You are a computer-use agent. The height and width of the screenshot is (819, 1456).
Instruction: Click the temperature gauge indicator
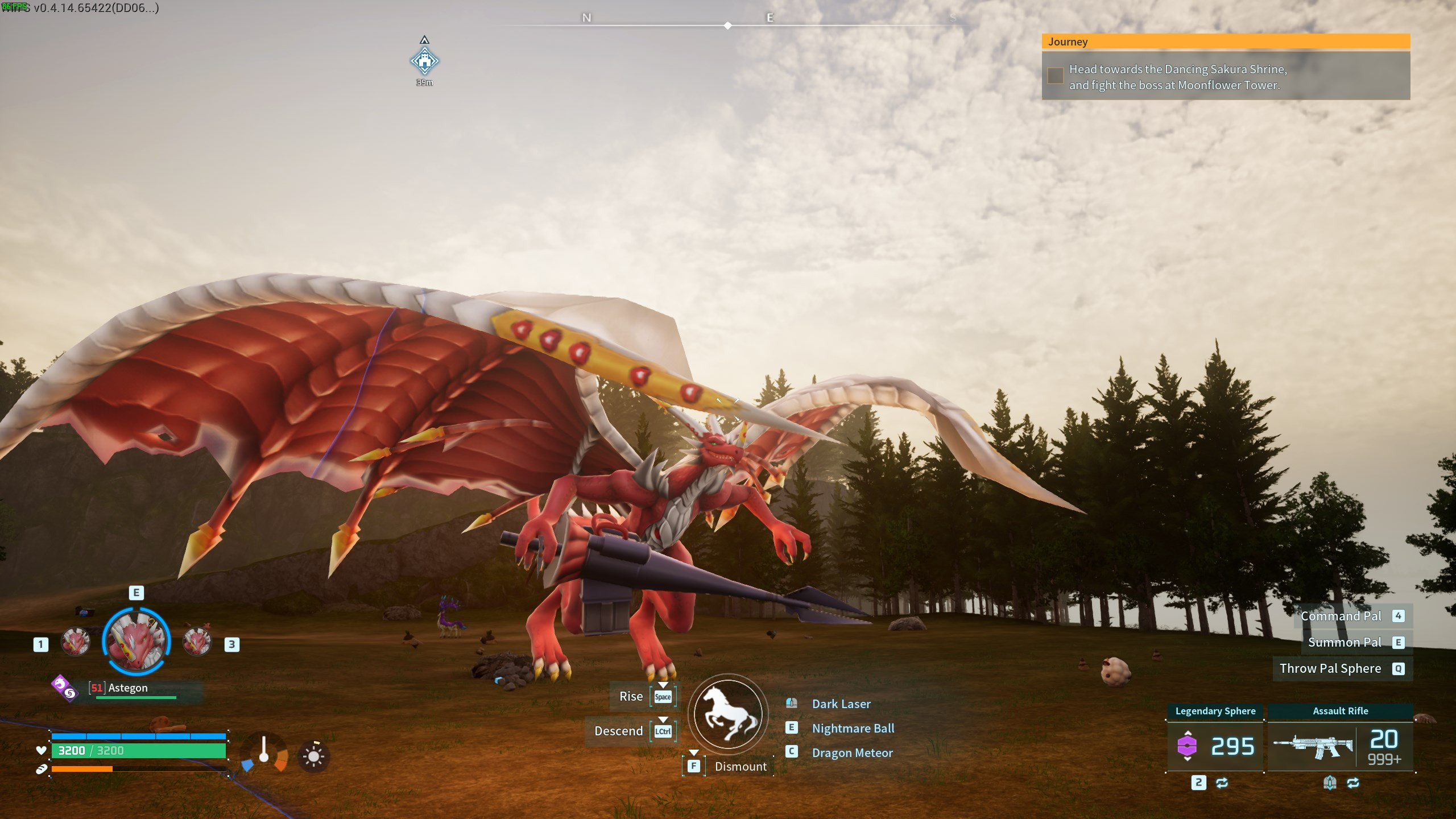pyautogui.click(x=264, y=752)
